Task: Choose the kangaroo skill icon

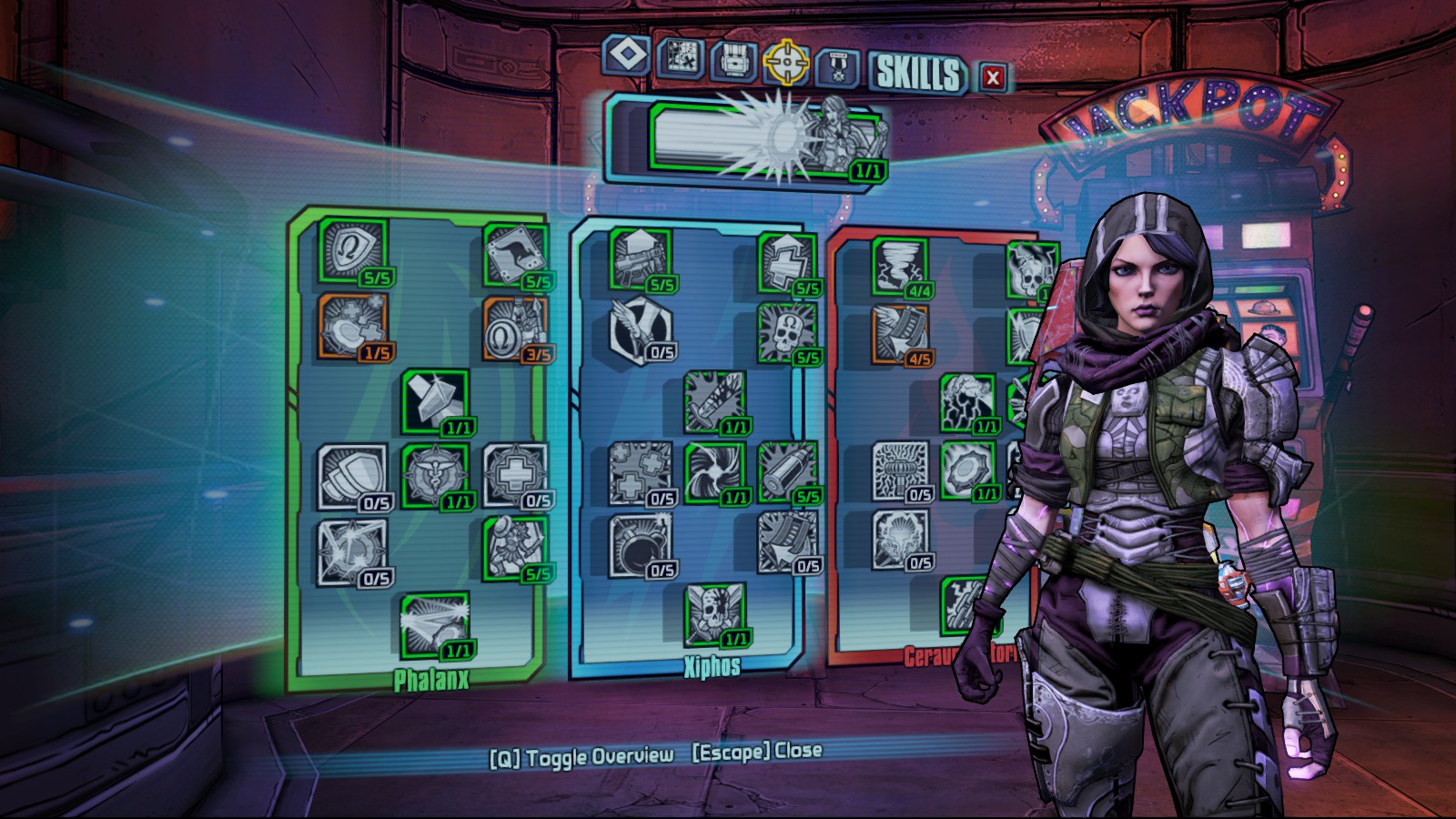Action: [516, 255]
